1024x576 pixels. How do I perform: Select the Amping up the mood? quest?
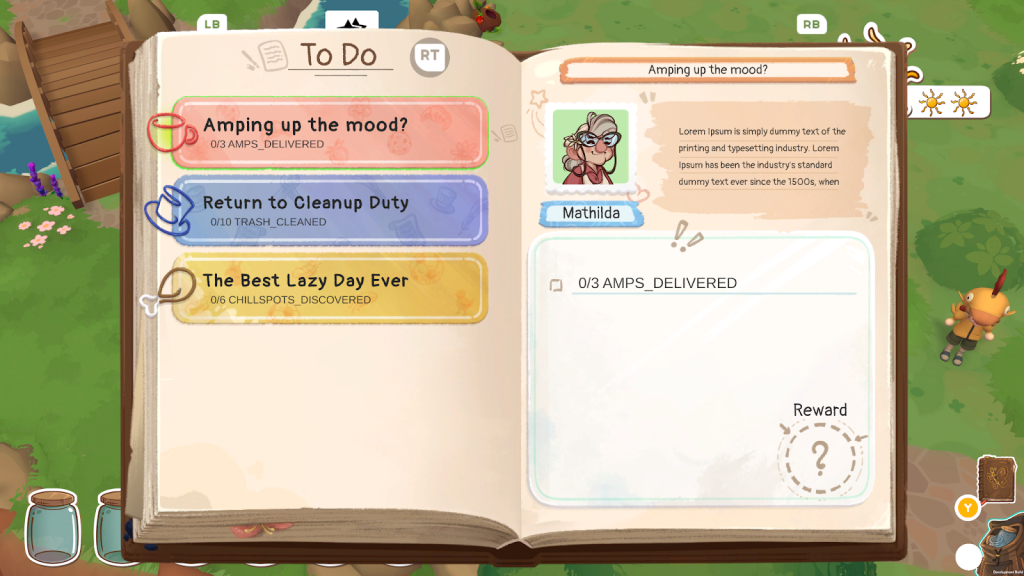(330, 132)
